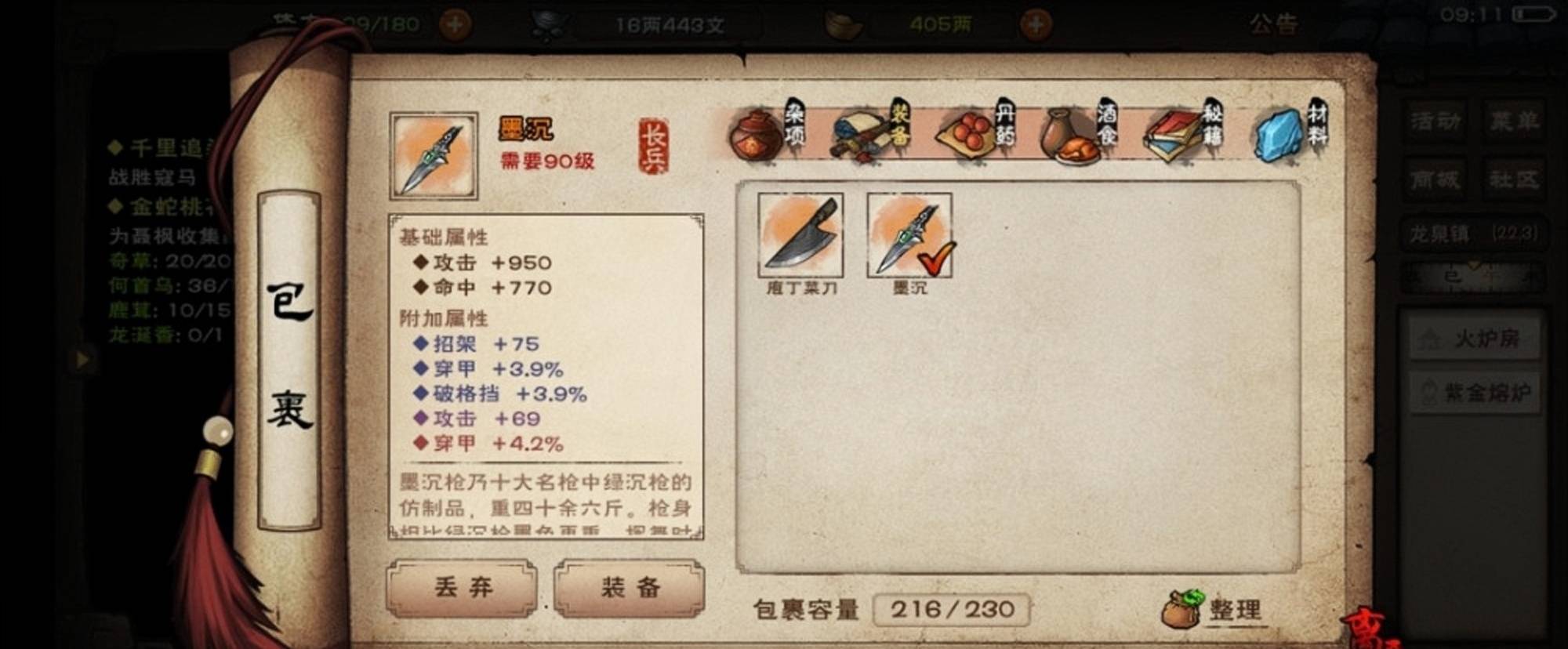Open the 材料 crystal materials category icon

[x=1278, y=133]
